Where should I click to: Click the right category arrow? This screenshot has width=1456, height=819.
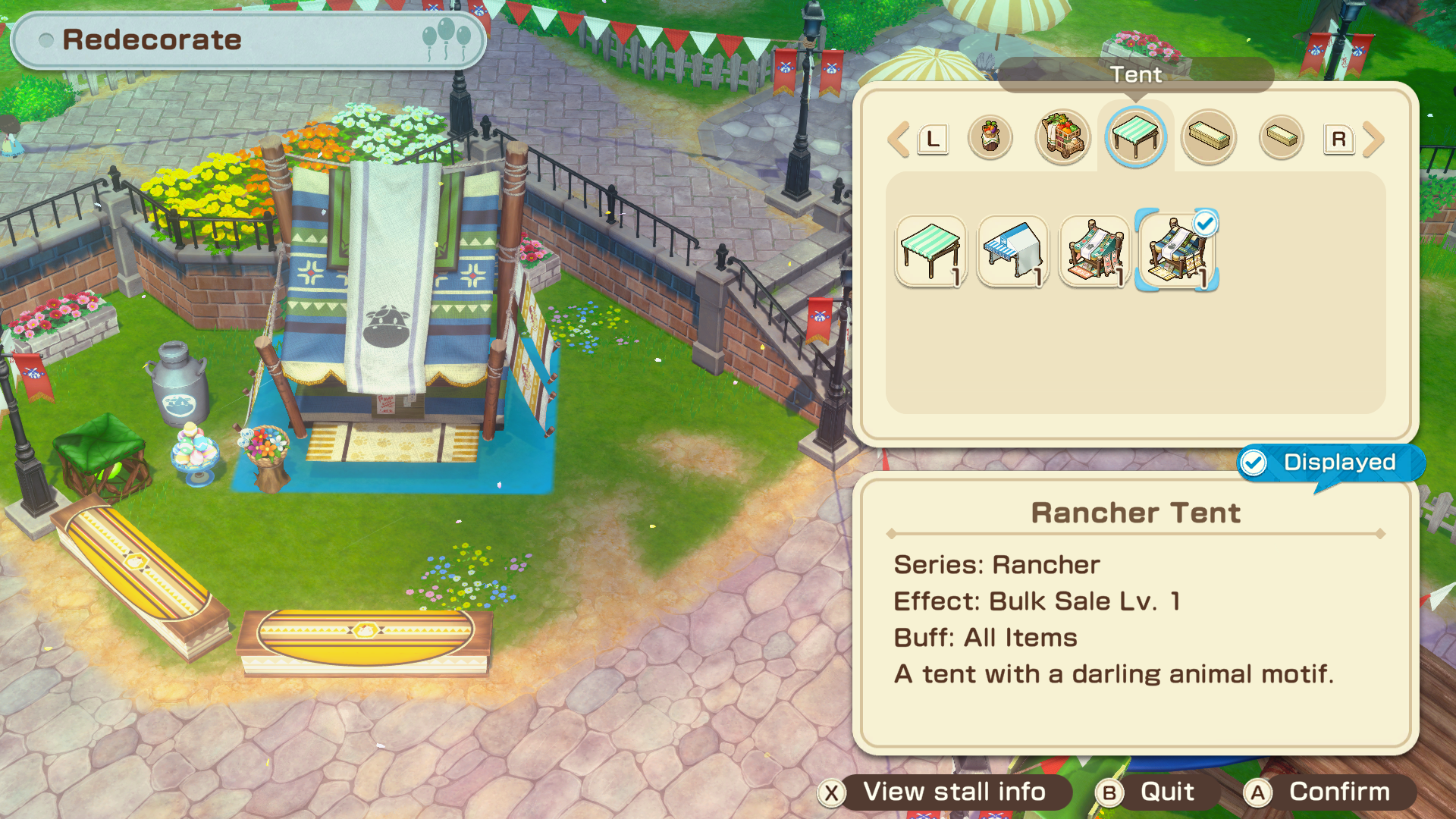coord(1373,140)
